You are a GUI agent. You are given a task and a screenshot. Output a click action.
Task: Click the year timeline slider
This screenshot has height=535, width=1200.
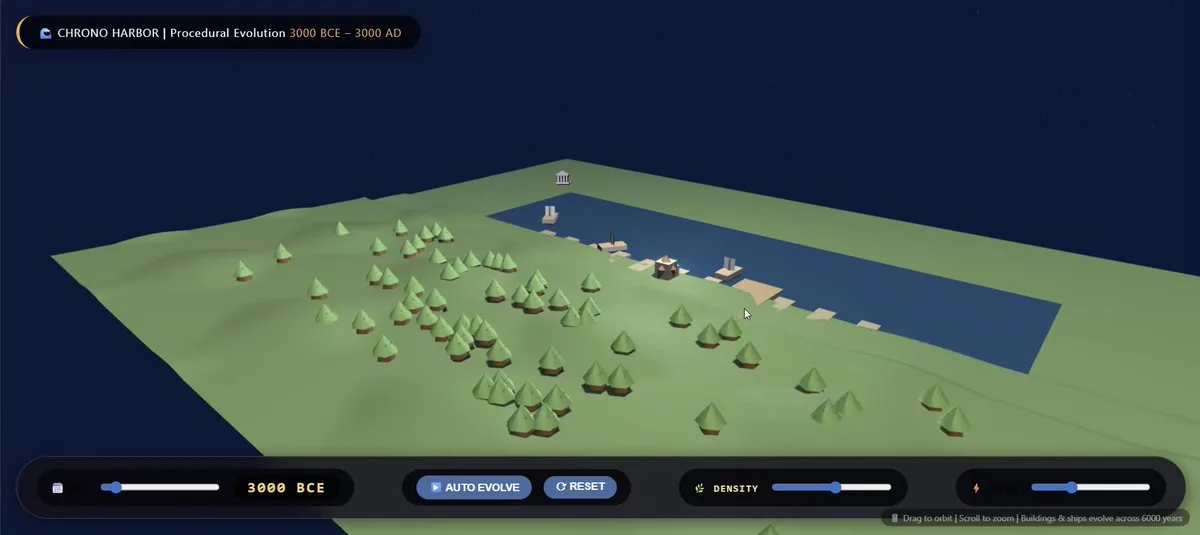[x=160, y=487]
